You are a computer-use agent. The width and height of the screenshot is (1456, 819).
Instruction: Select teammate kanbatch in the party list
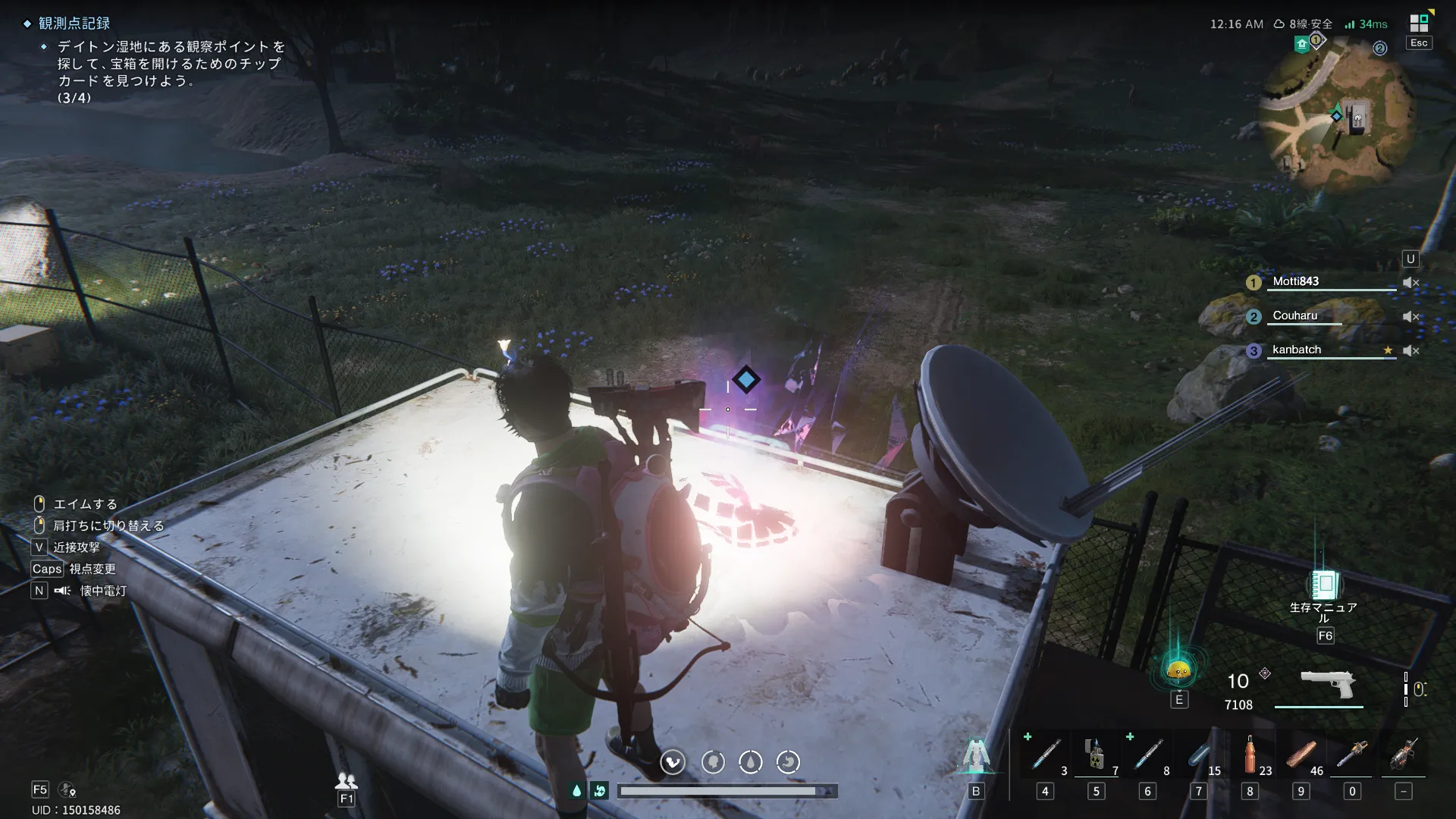[1297, 350]
